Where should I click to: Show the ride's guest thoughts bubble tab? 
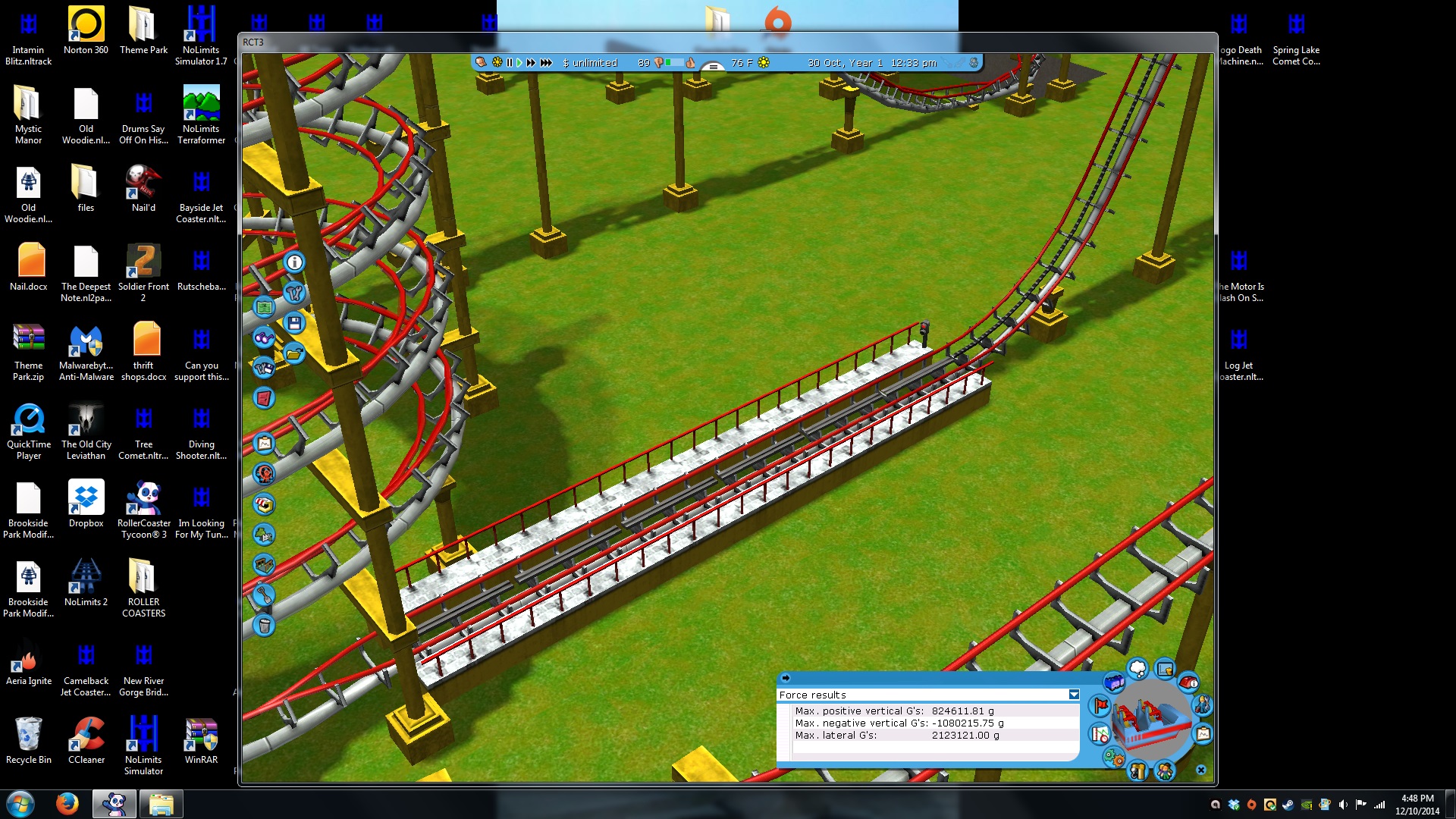[x=1137, y=669]
